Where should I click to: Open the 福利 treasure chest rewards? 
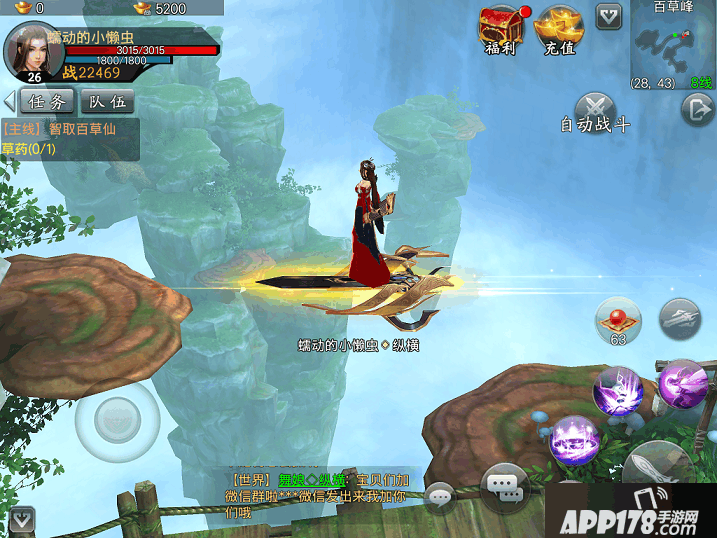[500, 28]
